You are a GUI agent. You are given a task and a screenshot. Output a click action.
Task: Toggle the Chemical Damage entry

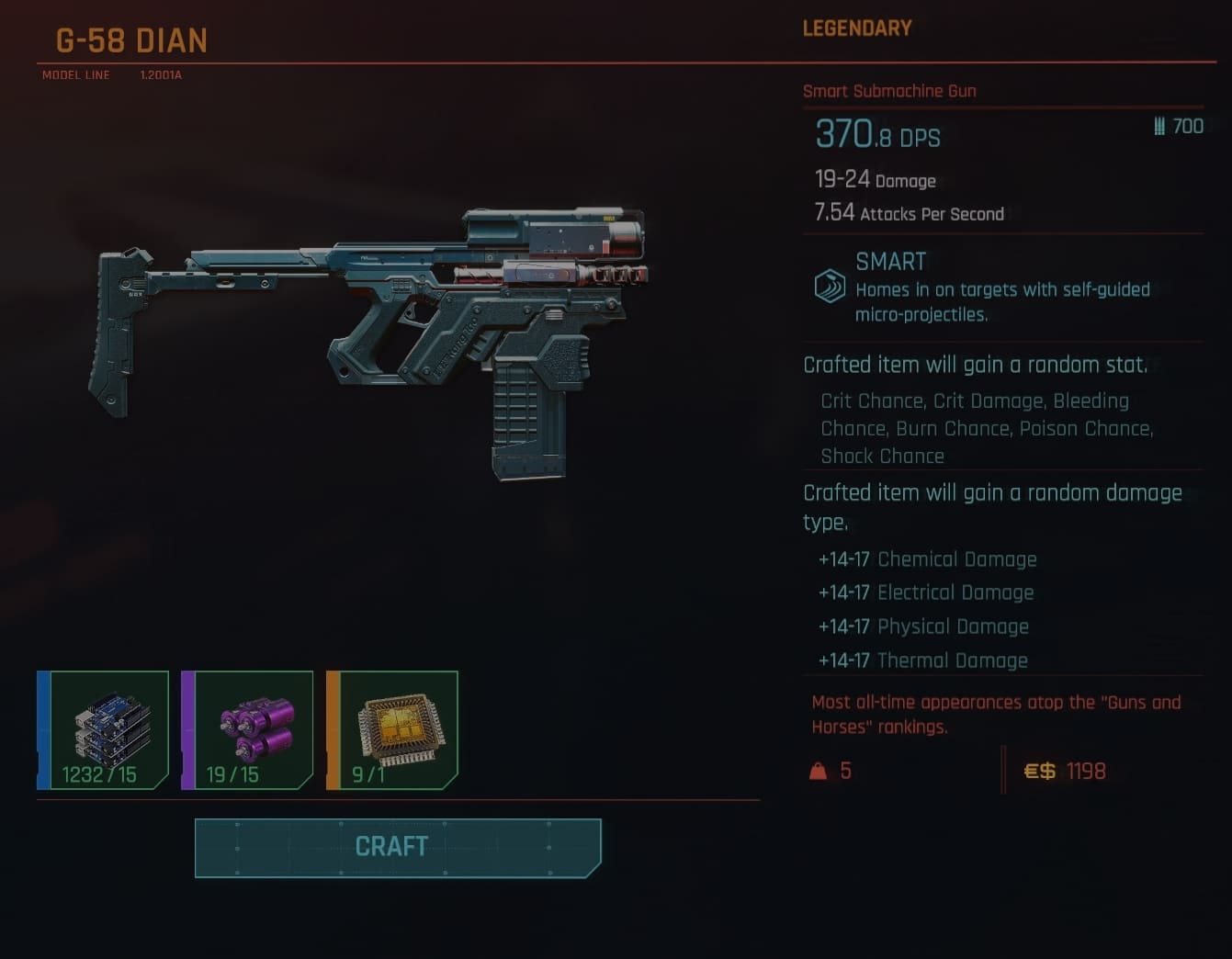[x=928, y=558]
